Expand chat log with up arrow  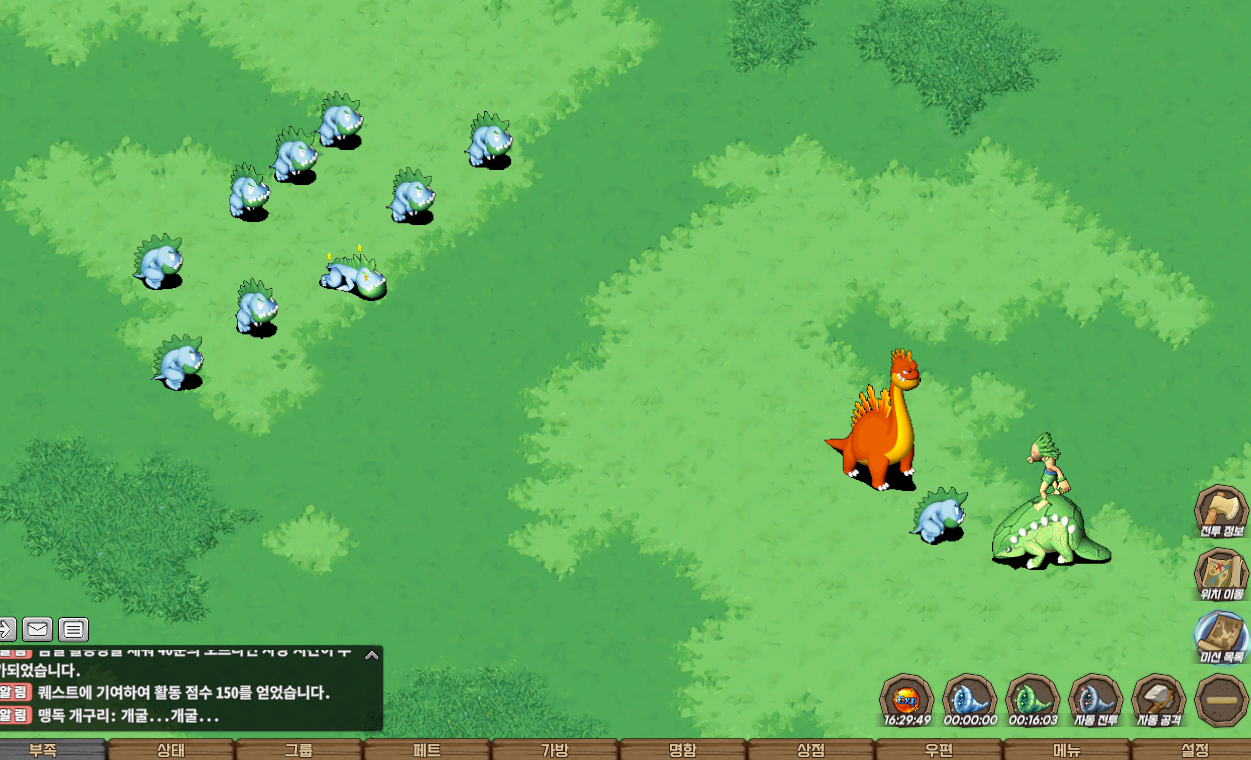tap(371, 656)
